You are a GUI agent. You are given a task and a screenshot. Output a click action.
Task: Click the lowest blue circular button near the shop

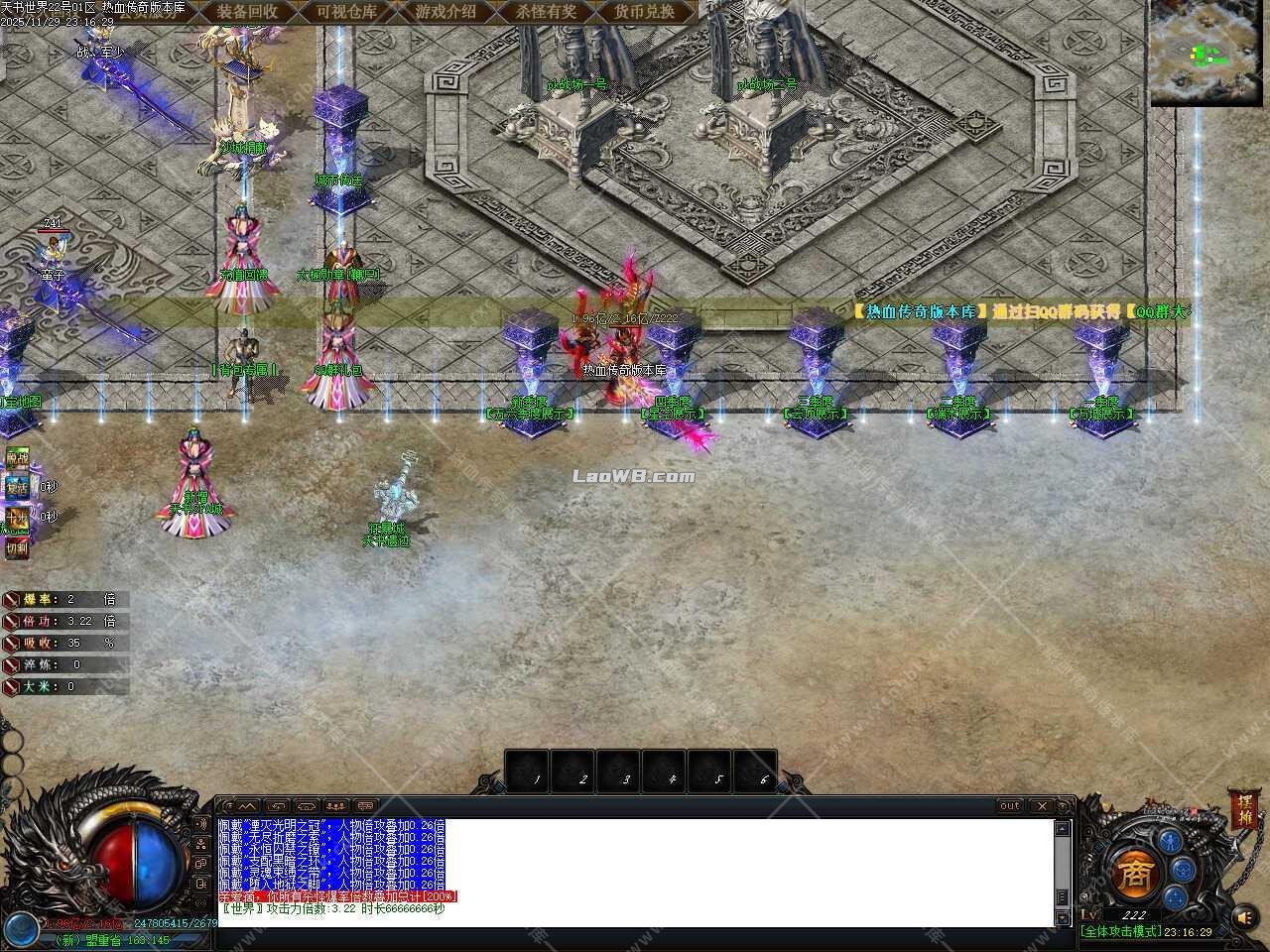point(1175,897)
